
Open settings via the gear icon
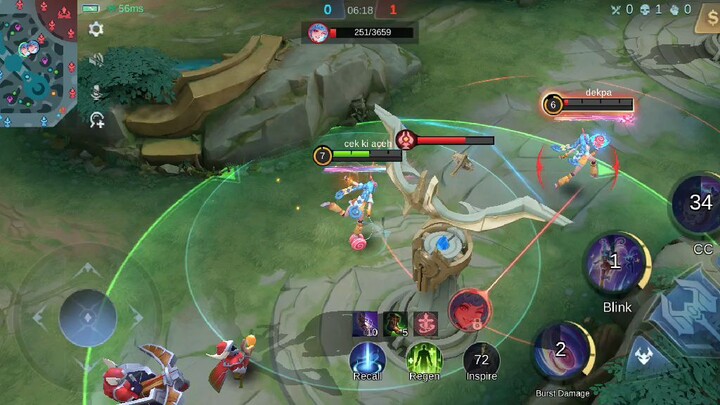tap(96, 30)
